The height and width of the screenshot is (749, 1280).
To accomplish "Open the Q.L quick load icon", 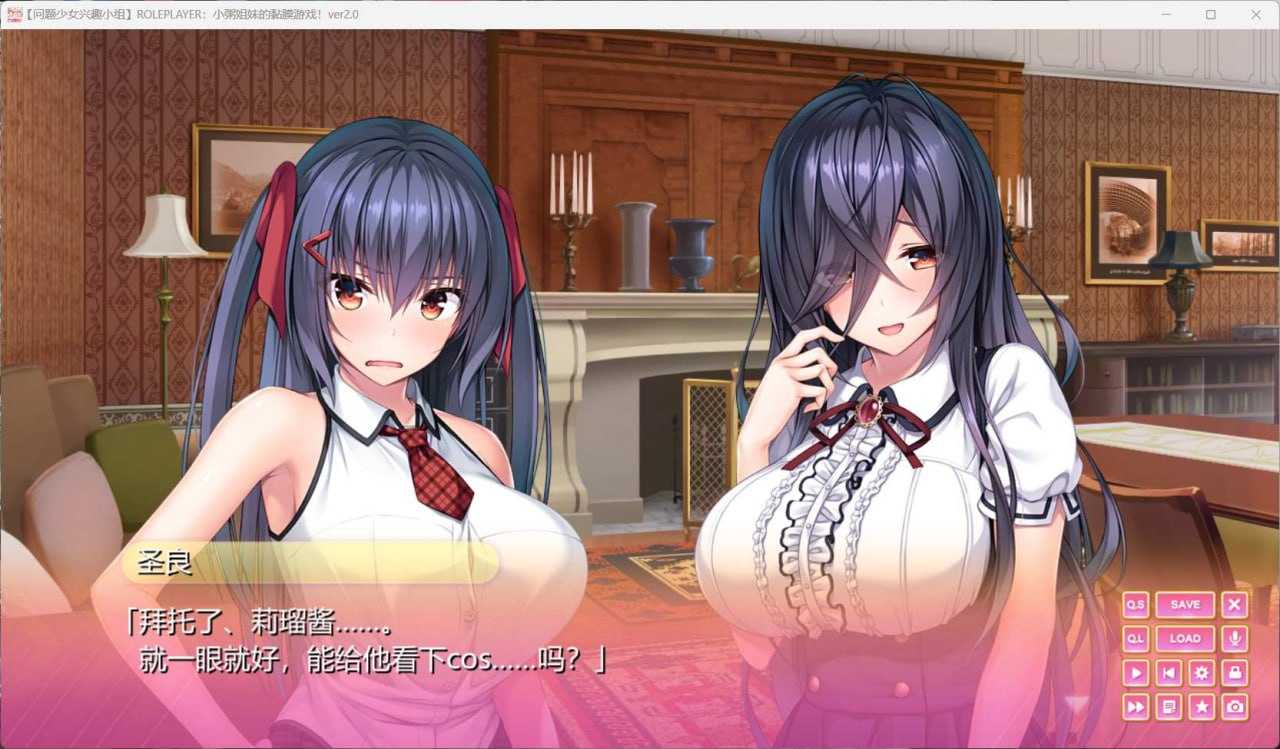I will point(1135,638).
